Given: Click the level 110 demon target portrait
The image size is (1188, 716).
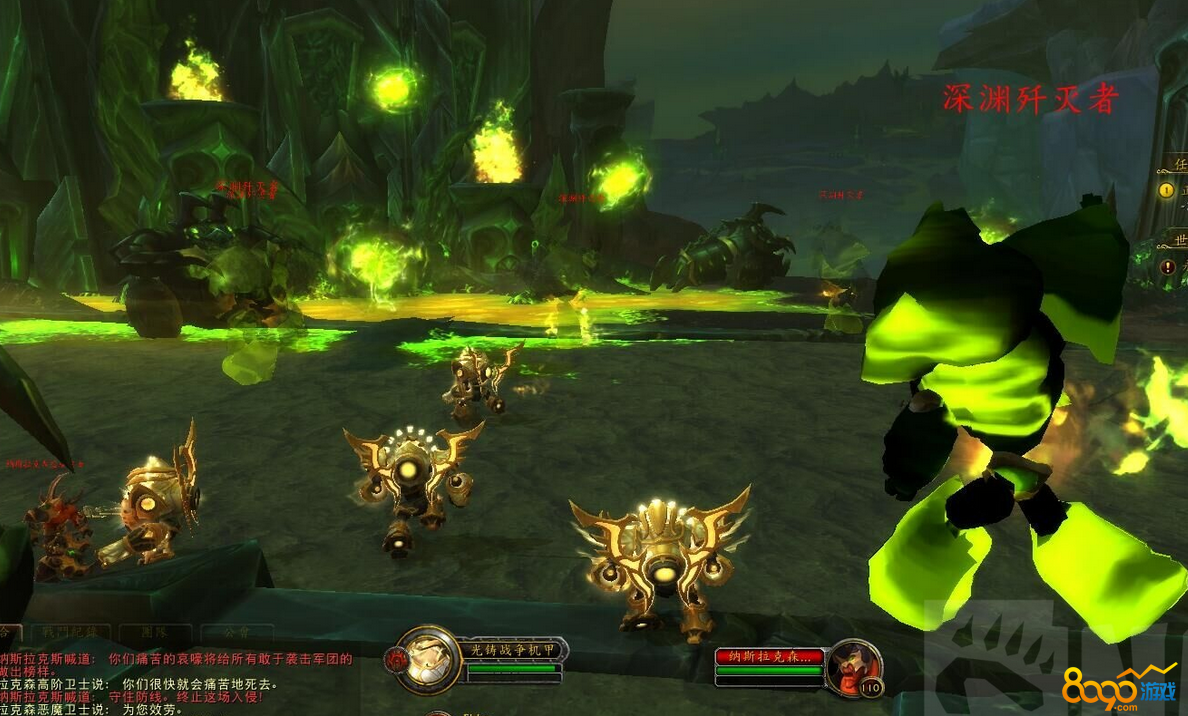Looking at the screenshot, I should point(853,666).
